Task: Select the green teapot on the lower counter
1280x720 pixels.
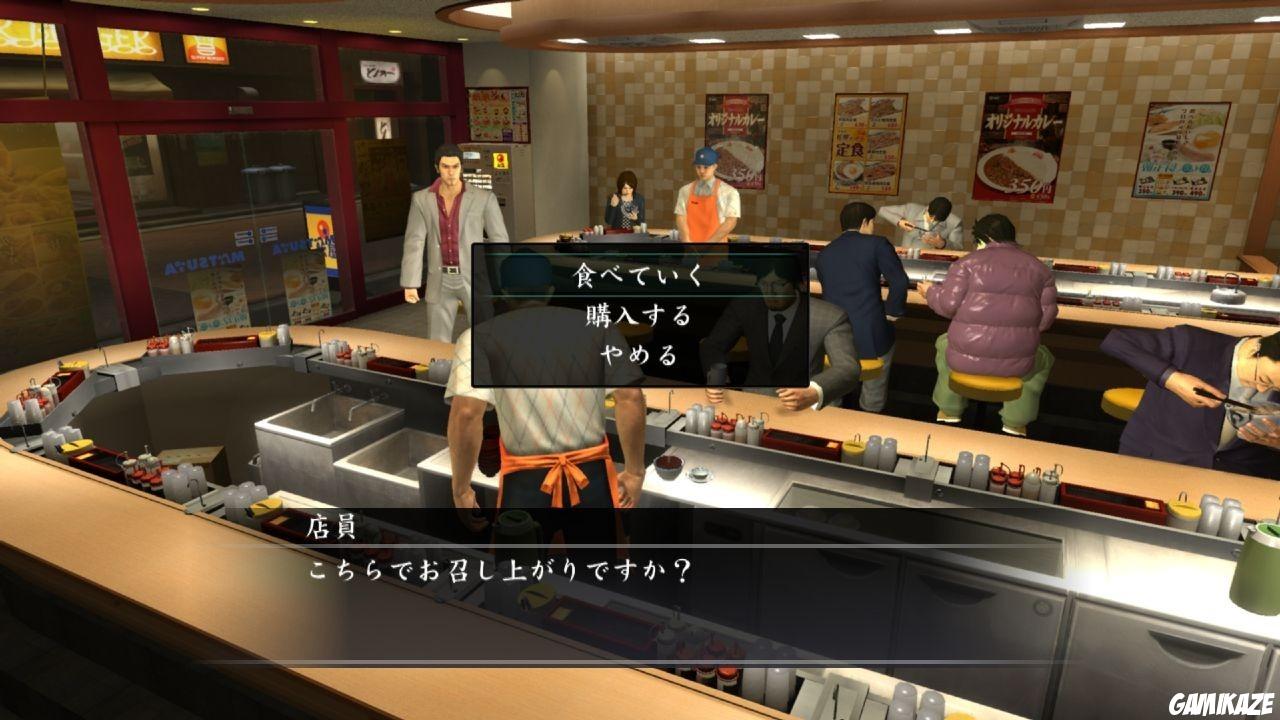Action: pos(520,527)
